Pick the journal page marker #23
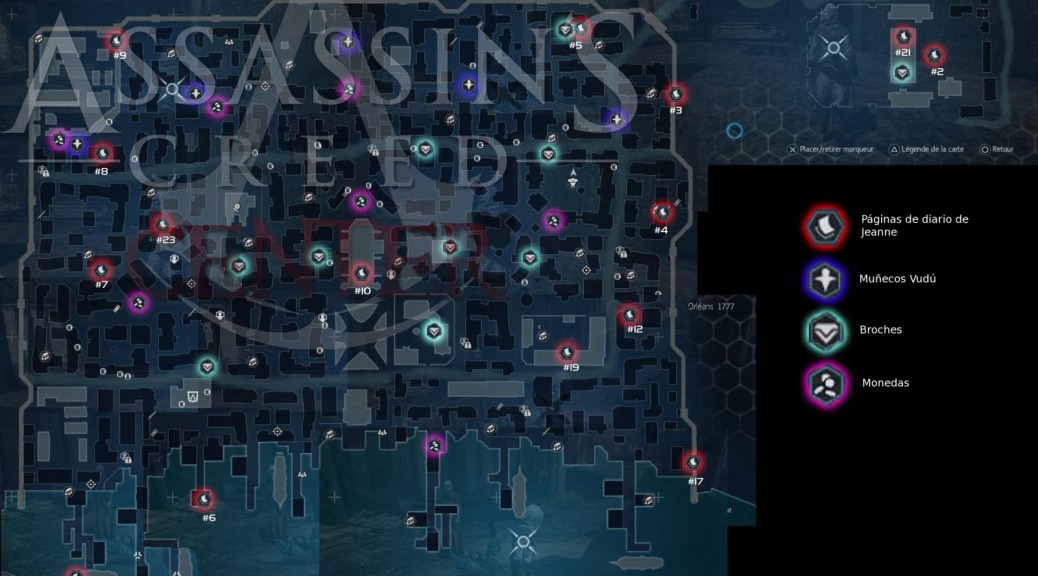Viewport: 1038px width, 576px height. [164, 224]
